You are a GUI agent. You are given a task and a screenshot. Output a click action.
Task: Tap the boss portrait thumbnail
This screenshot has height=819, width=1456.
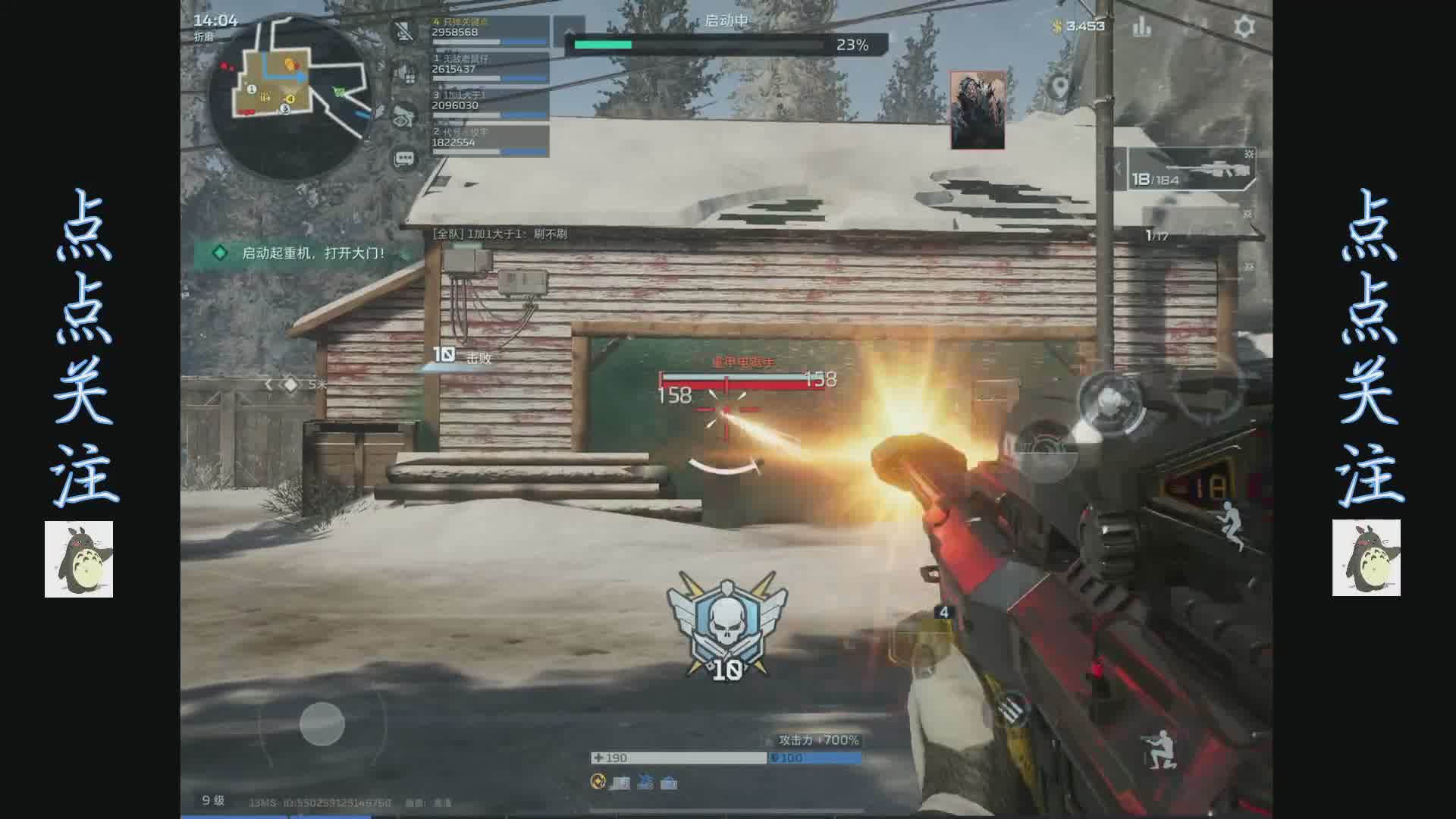(x=977, y=111)
